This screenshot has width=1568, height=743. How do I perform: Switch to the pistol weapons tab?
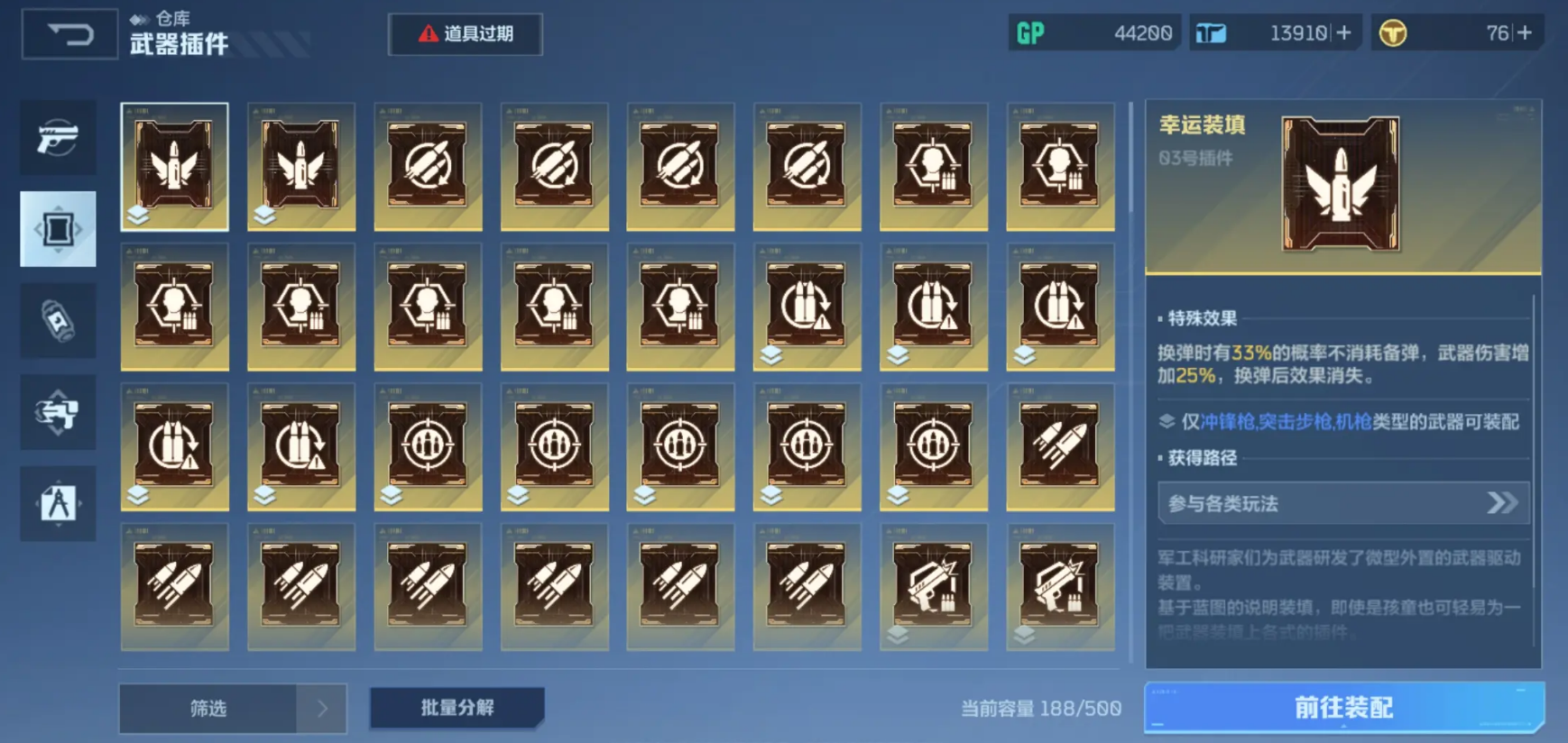pos(58,137)
